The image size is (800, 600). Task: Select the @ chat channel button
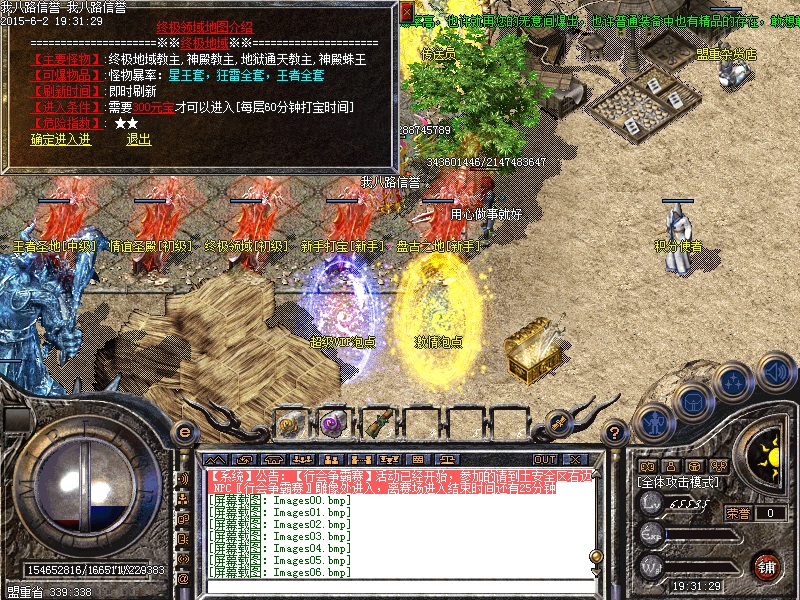point(183,578)
